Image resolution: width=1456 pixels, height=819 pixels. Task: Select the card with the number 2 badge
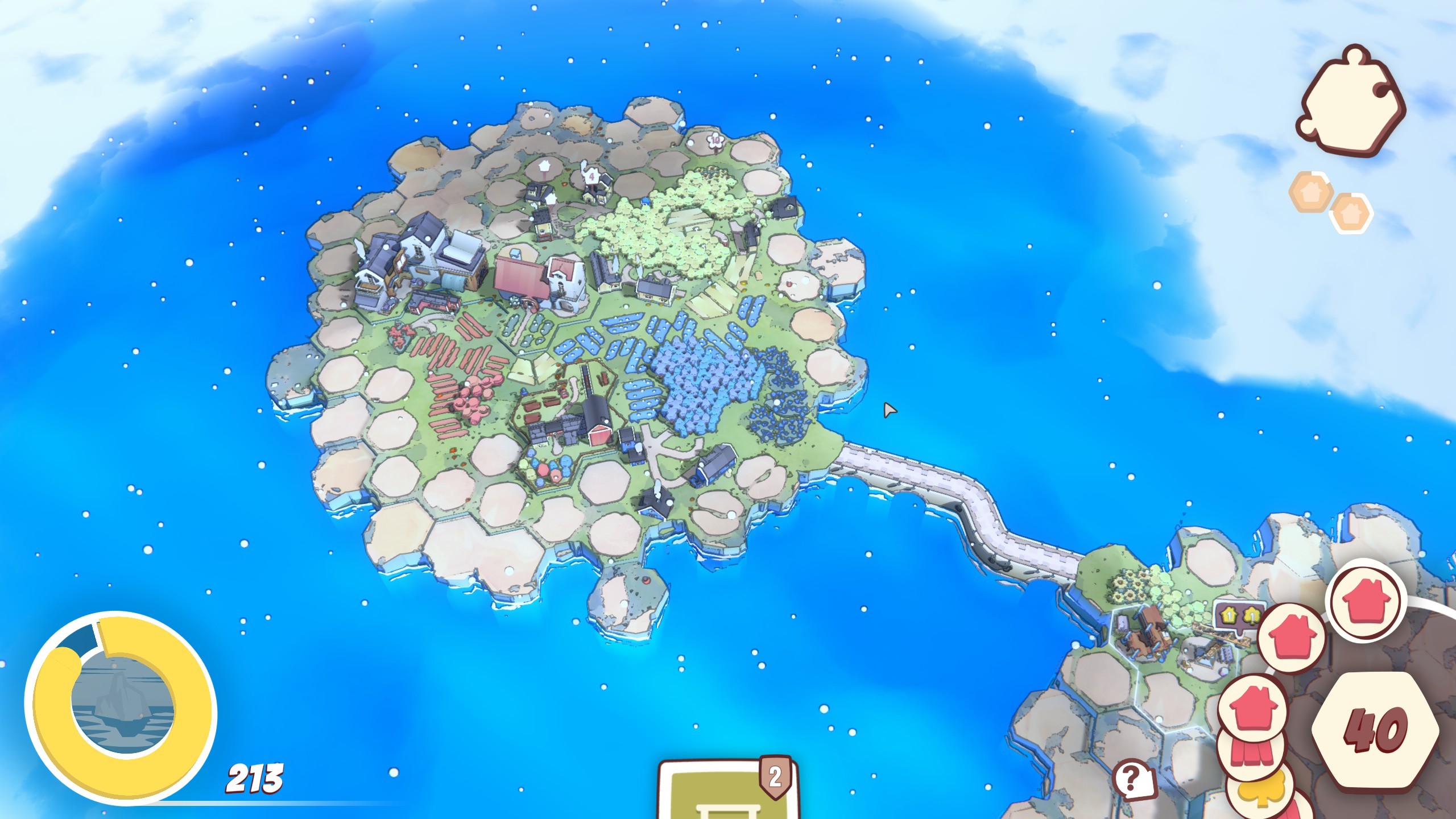coord(728,792)
